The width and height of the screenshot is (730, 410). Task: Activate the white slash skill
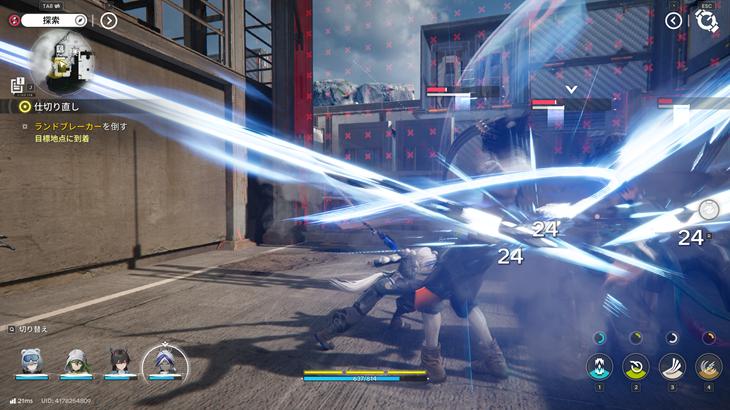[672, 367]
